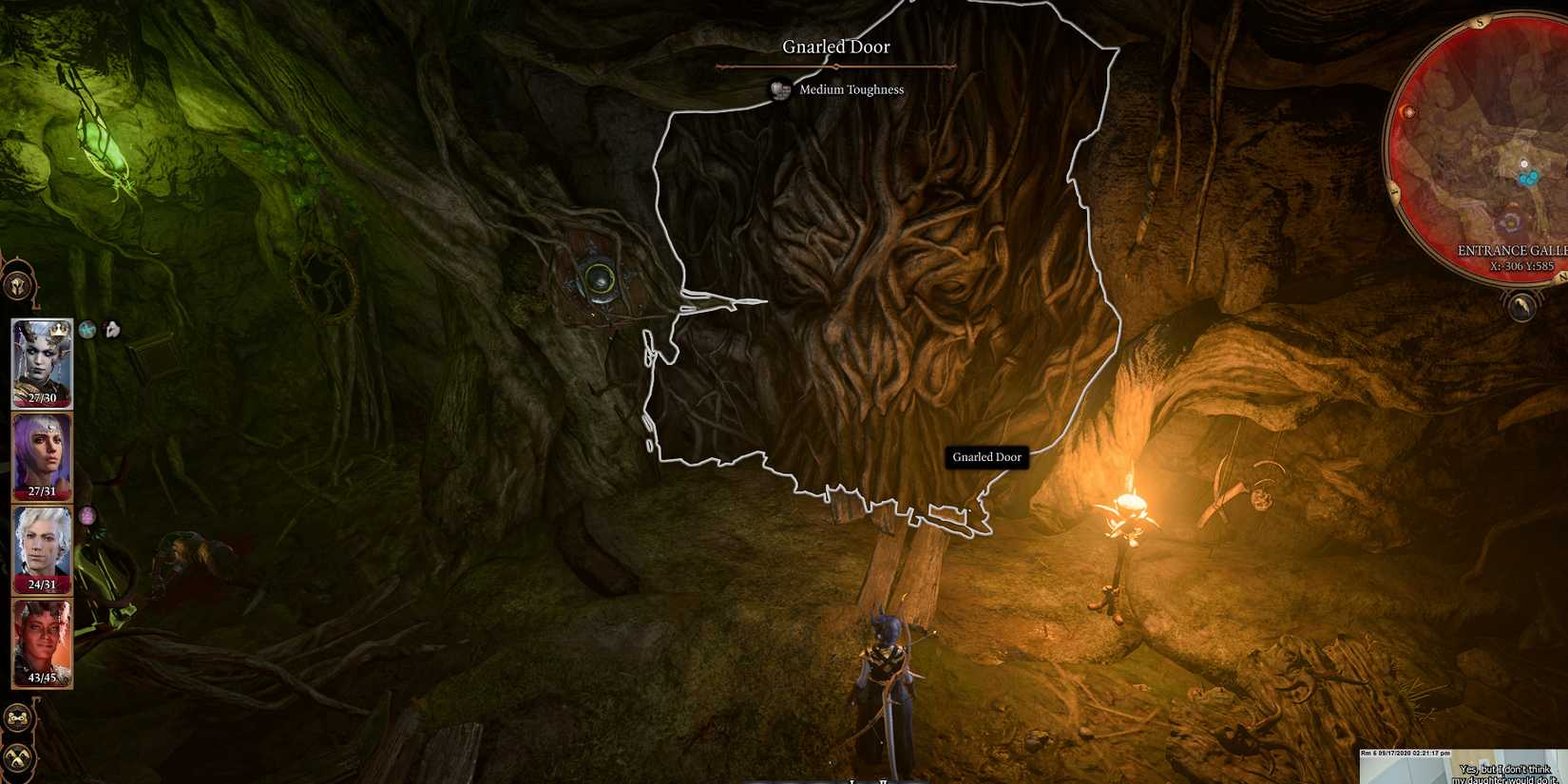Viewport: 1568px width, 784px height.
Task: Select the crowned character portrait showing 27/30
Action: pyautogui.click(x=44, y=360)
